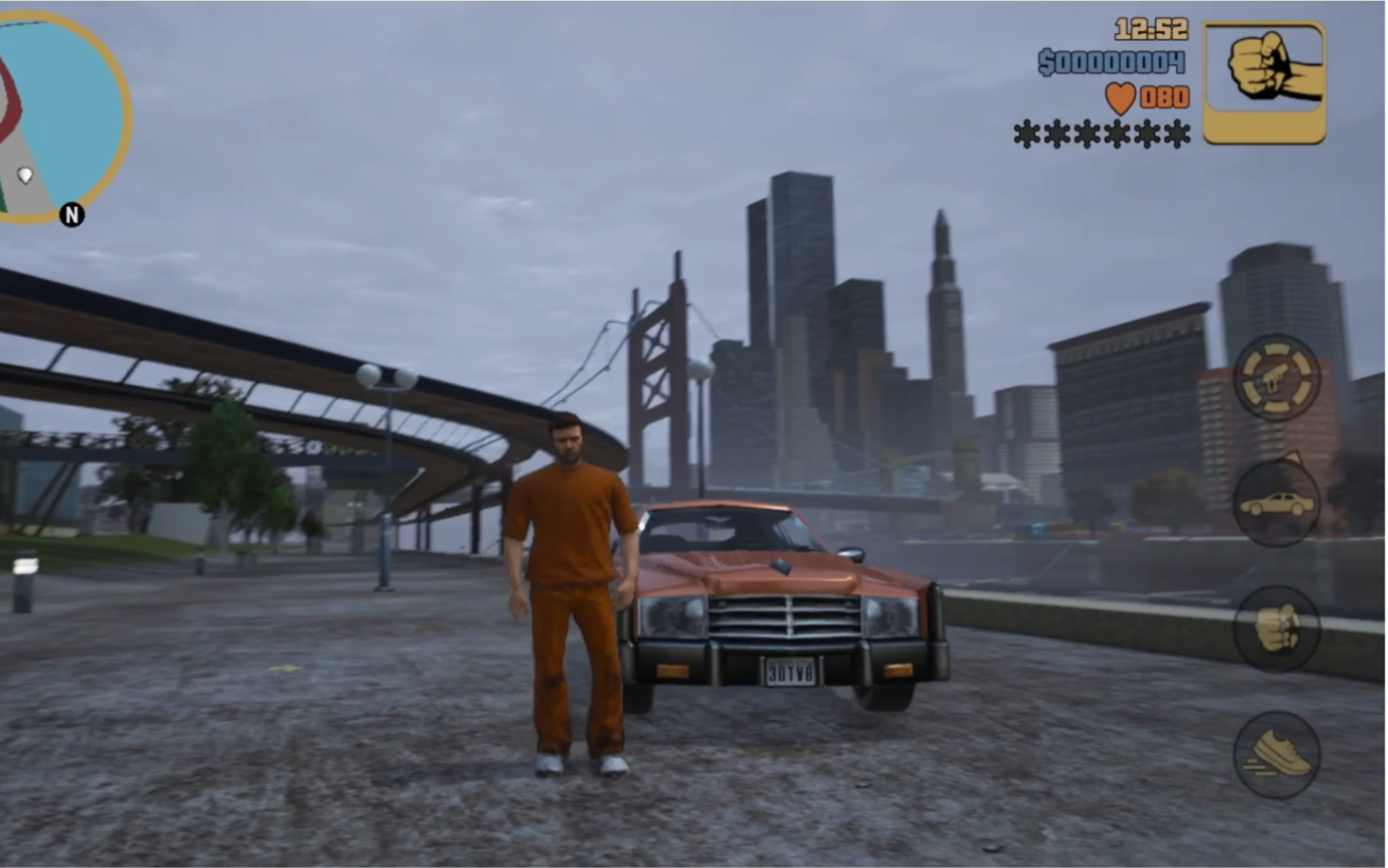Tap the white waypoint marker on the minimap

click(25, 174)
